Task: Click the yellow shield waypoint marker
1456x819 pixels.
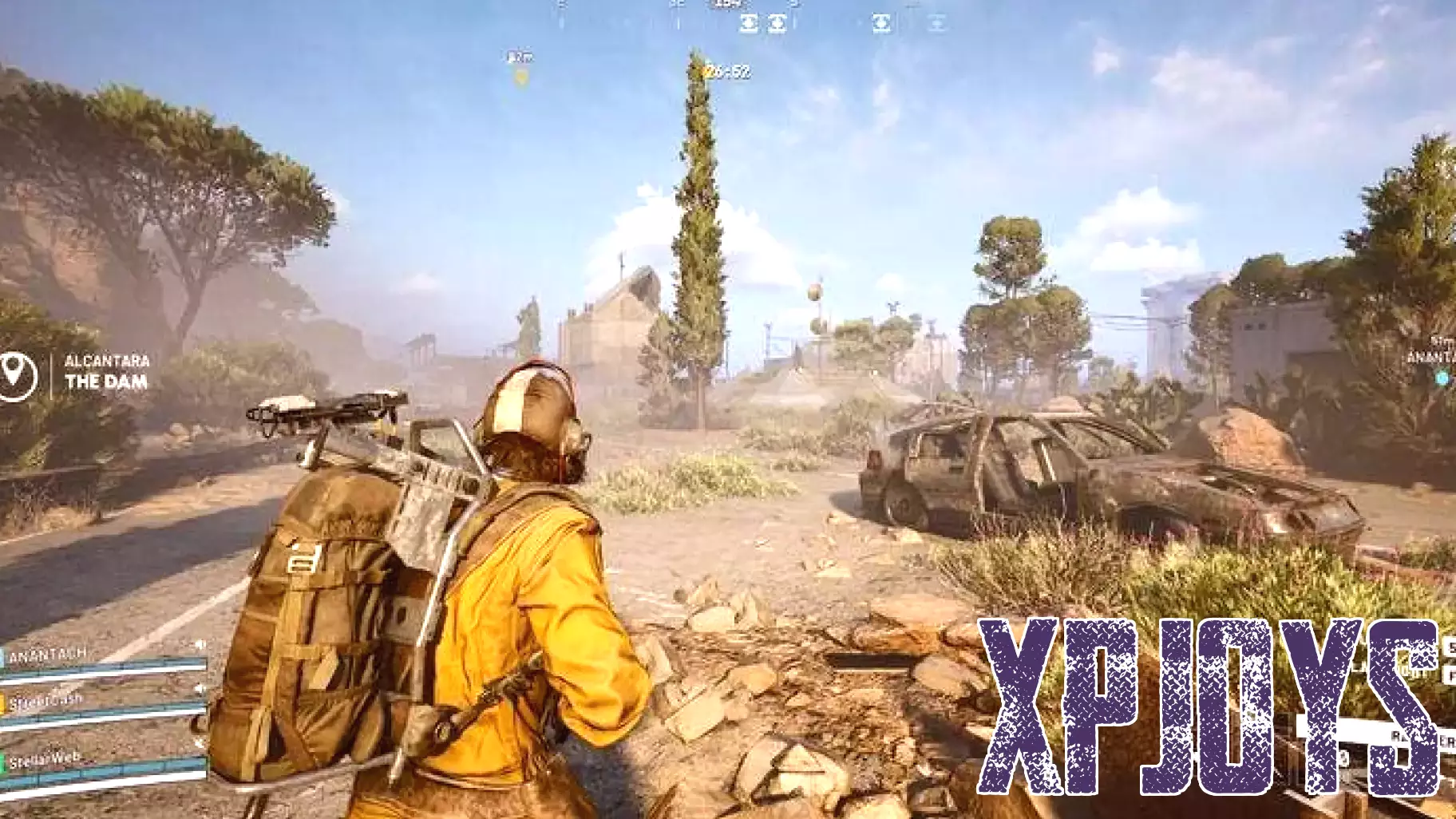Action: pyautogui.click(x=521, y=77)
